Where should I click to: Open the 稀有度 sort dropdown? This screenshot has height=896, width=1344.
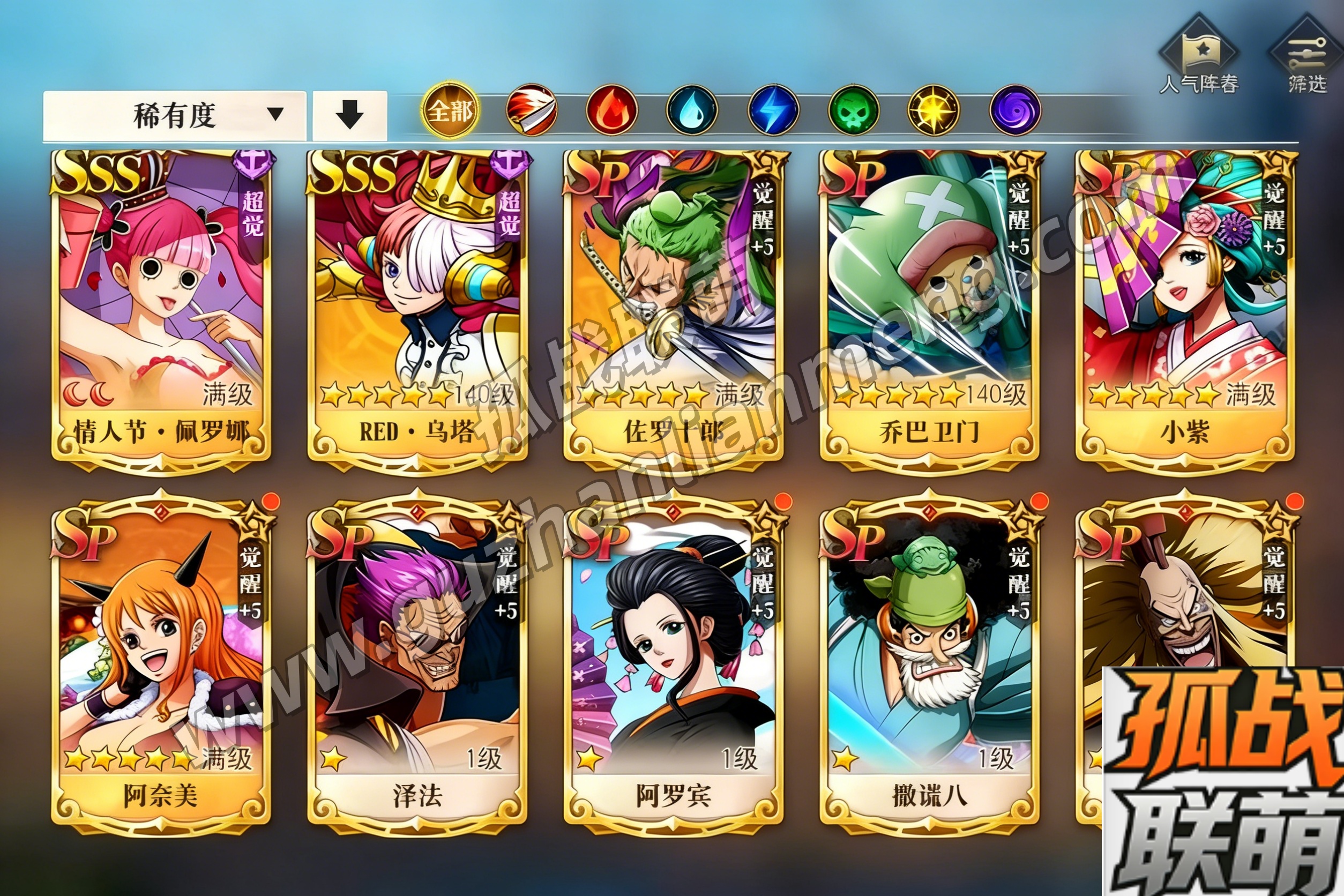tap(174, 115)
